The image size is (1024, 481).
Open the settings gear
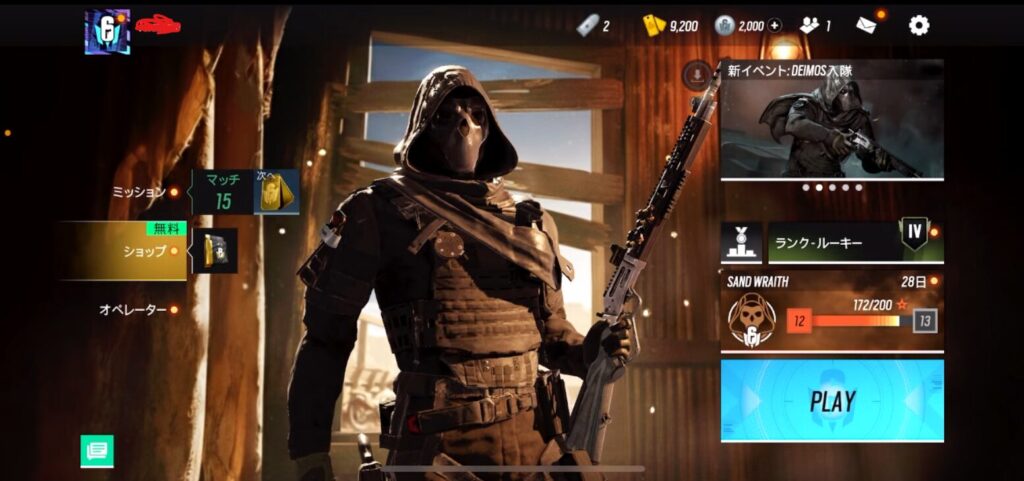click(918, 25)
